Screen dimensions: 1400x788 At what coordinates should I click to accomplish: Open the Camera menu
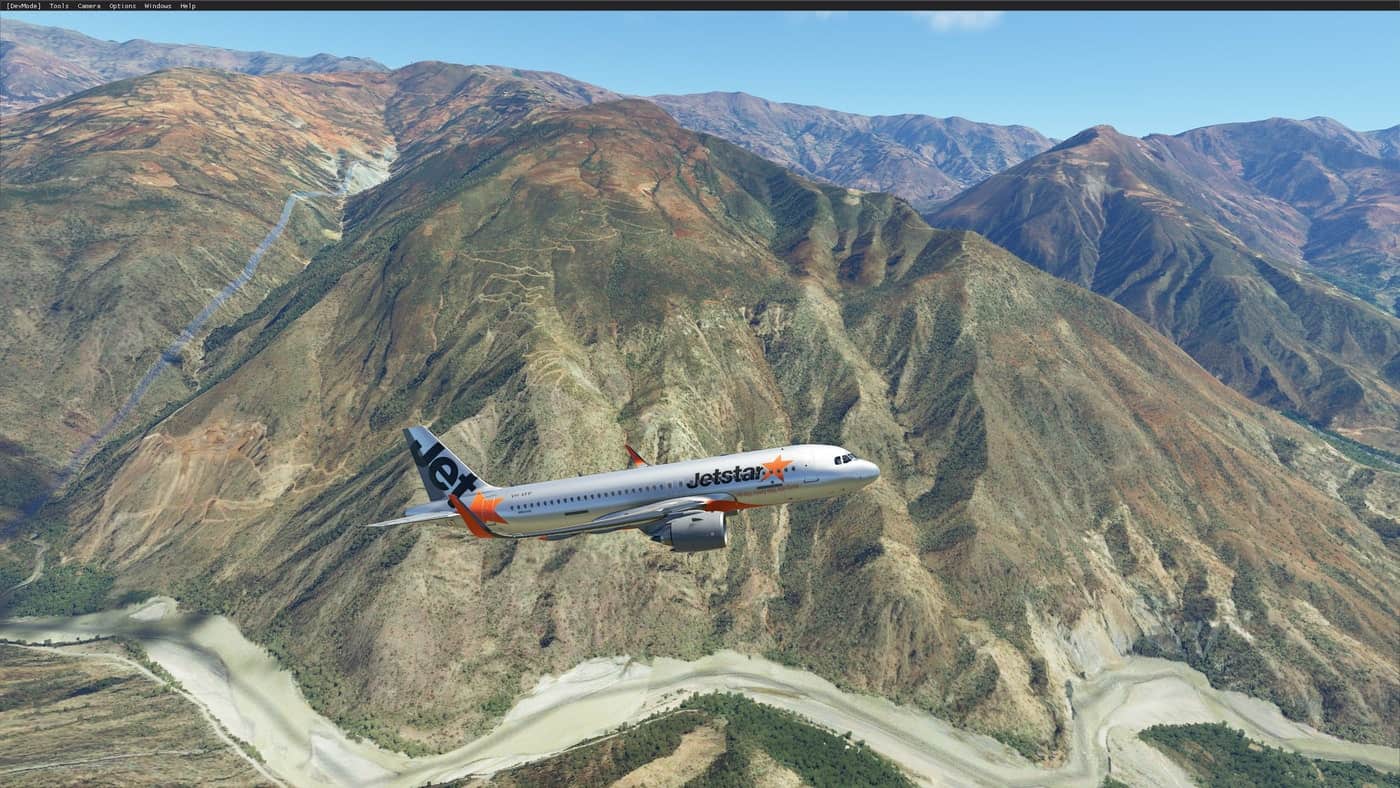(x=89, y=6)
